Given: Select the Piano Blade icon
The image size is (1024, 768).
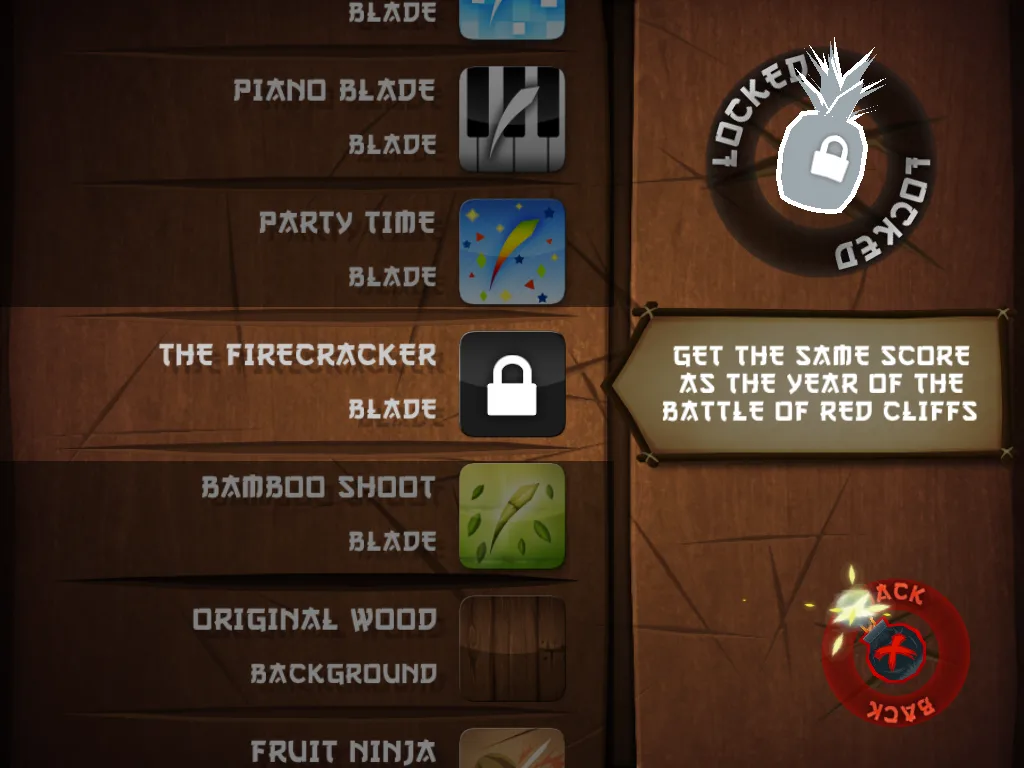Looking at the screenshot, I should [x=512, y=119].
